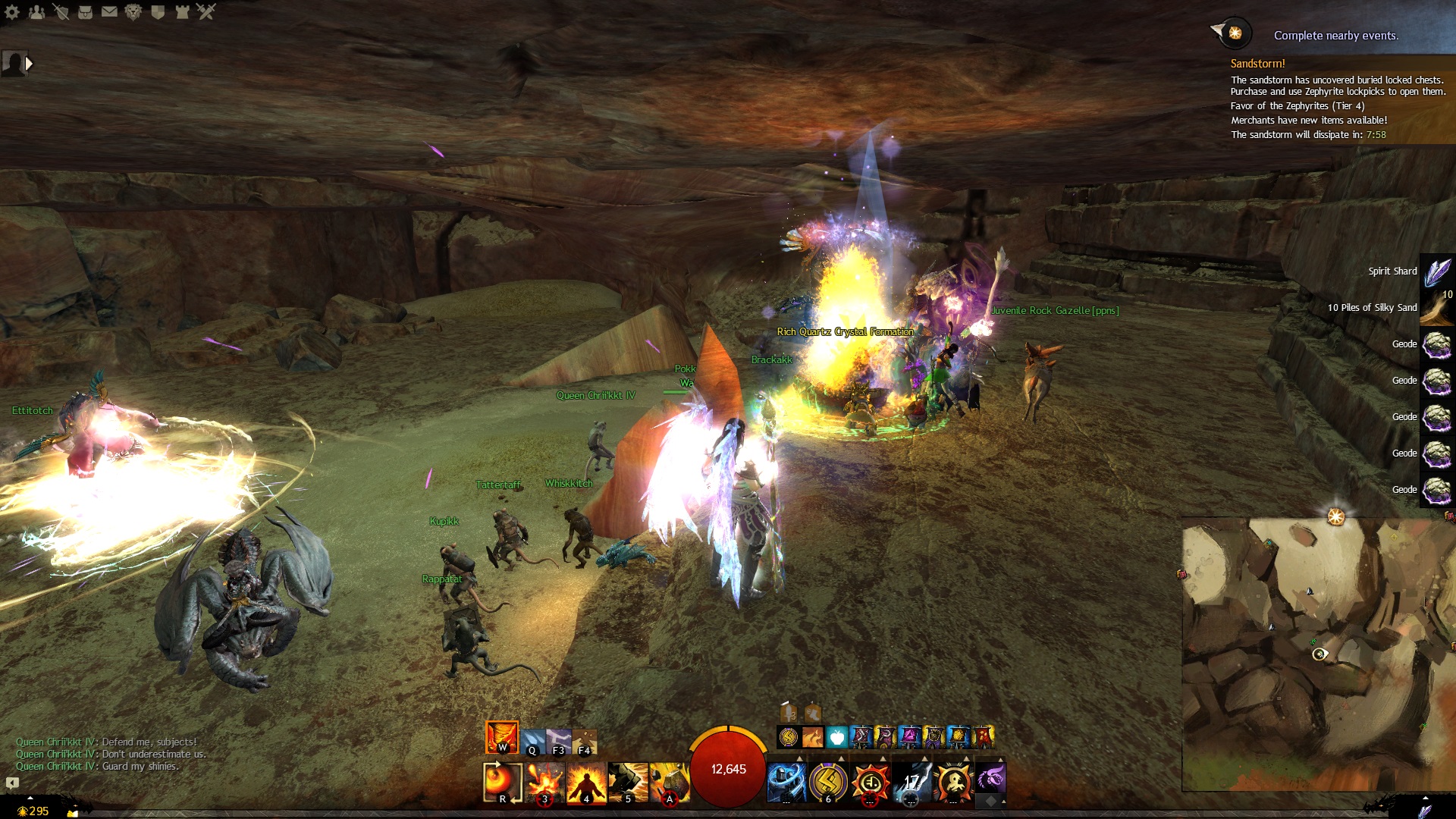1456x819 pixels.
Task: Open the game menu gear icon
Action: tap(12, 11)
